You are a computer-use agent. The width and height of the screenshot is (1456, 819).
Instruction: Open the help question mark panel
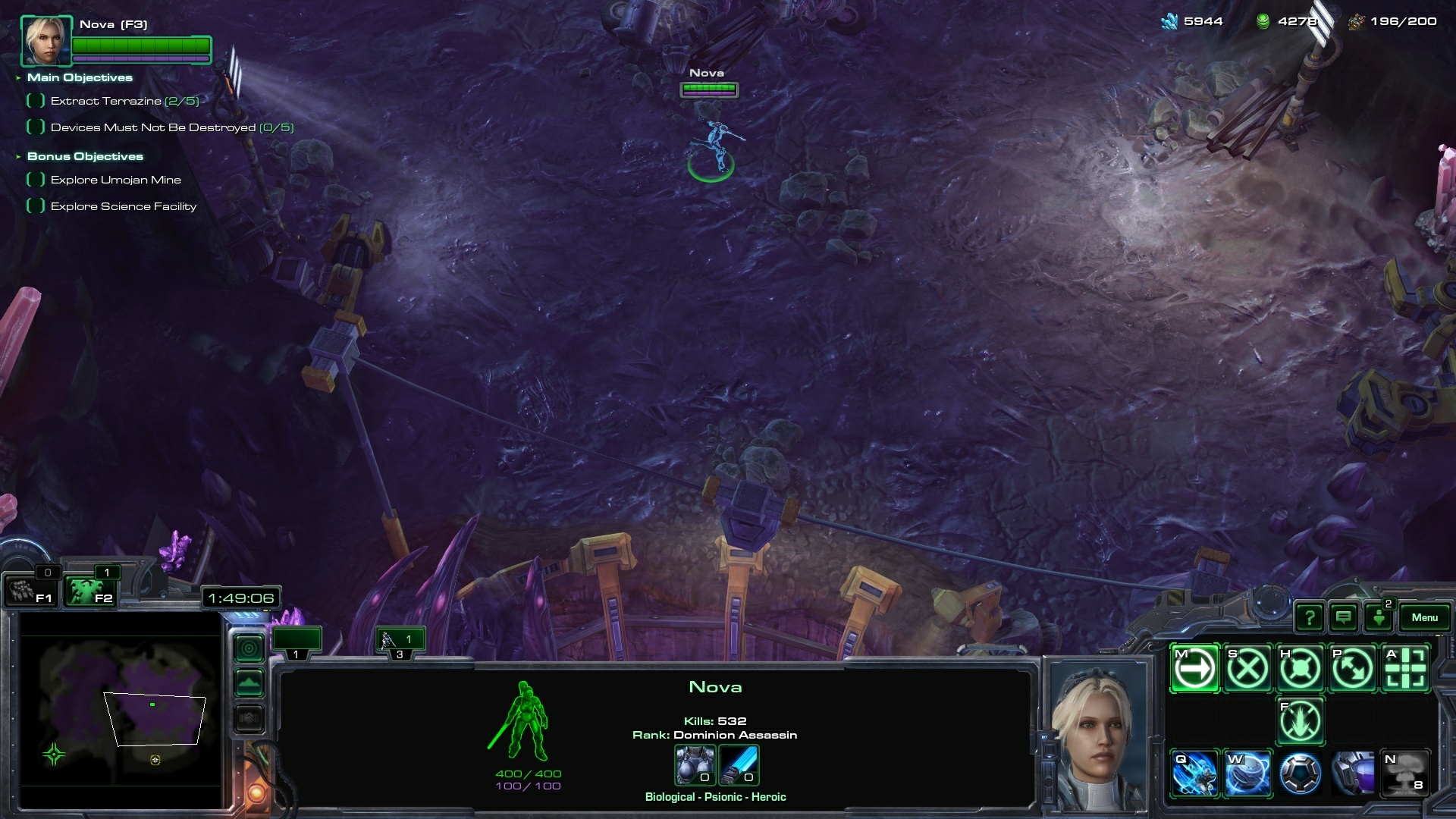coord(1310,617)
